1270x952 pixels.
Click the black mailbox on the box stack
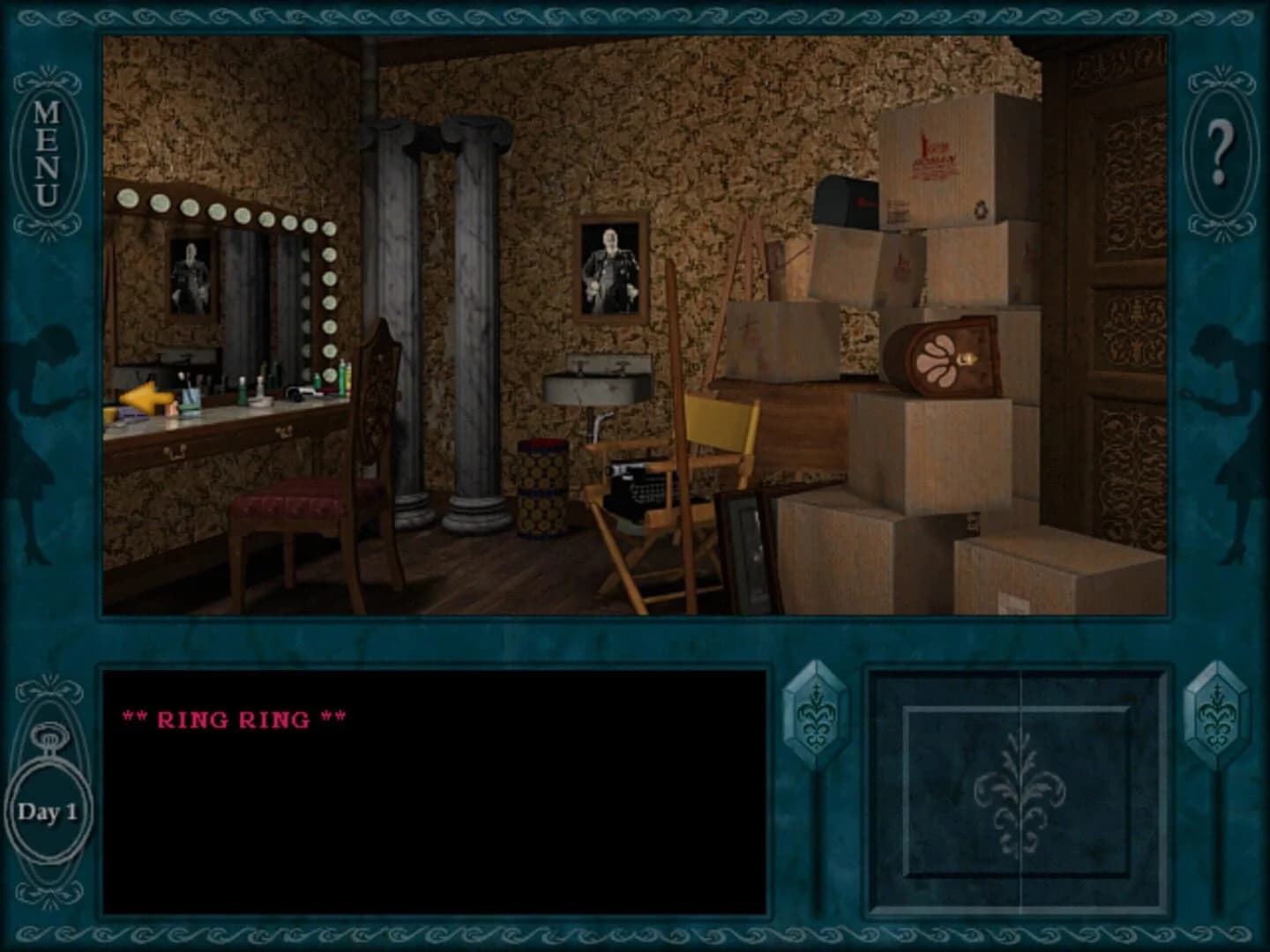[x=844, y=200]
